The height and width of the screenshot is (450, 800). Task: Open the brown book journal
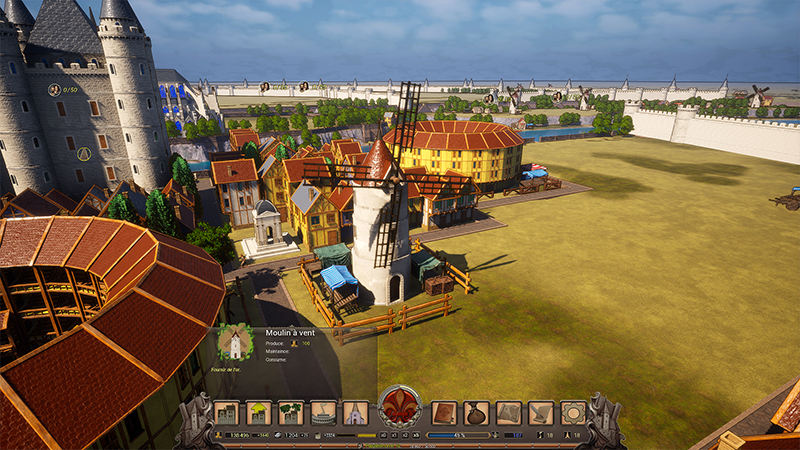coord(444,413)
